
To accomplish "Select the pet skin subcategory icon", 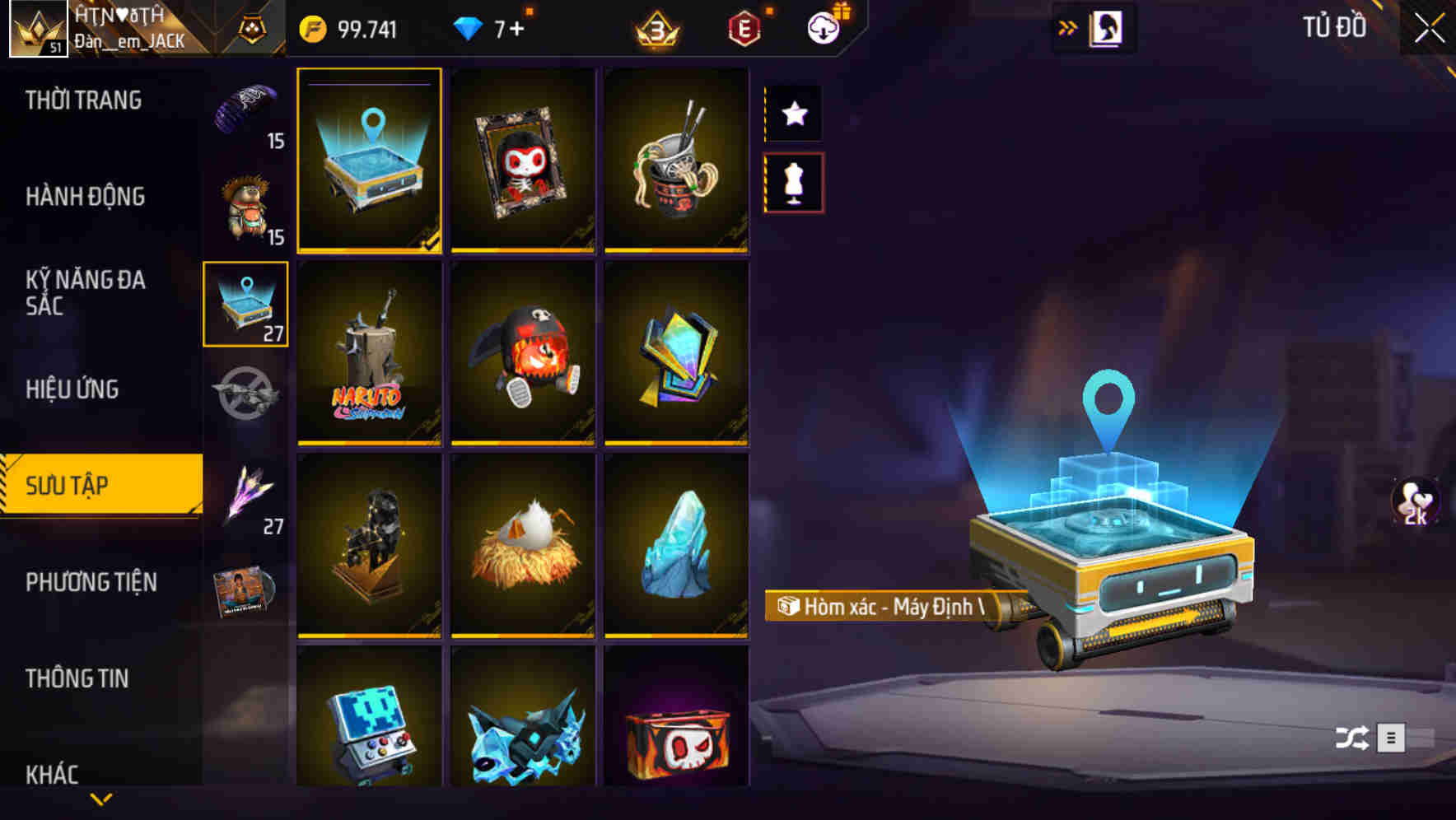I will [x=246, y=202].
